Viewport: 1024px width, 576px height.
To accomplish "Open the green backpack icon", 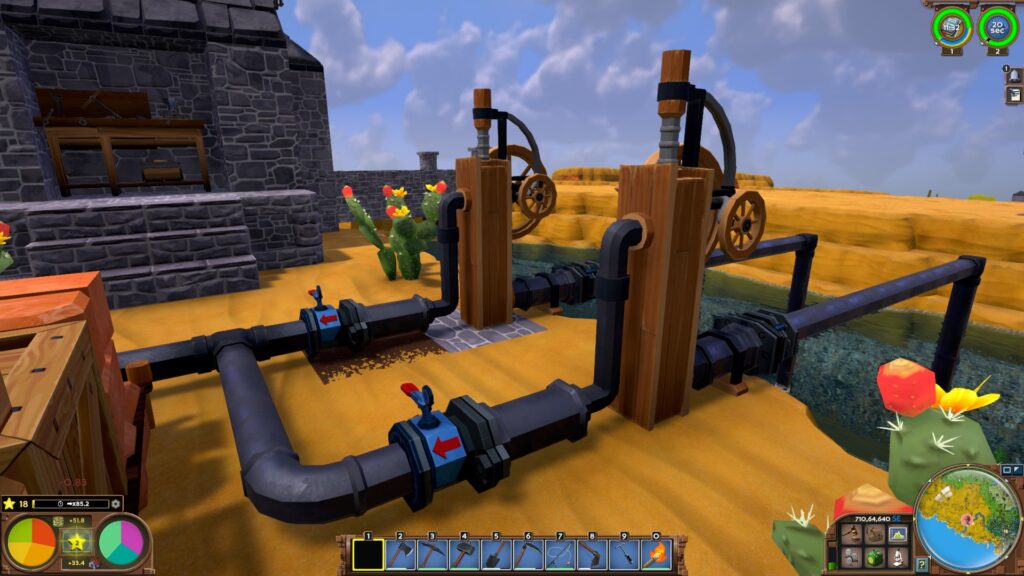I will point(874,556).
